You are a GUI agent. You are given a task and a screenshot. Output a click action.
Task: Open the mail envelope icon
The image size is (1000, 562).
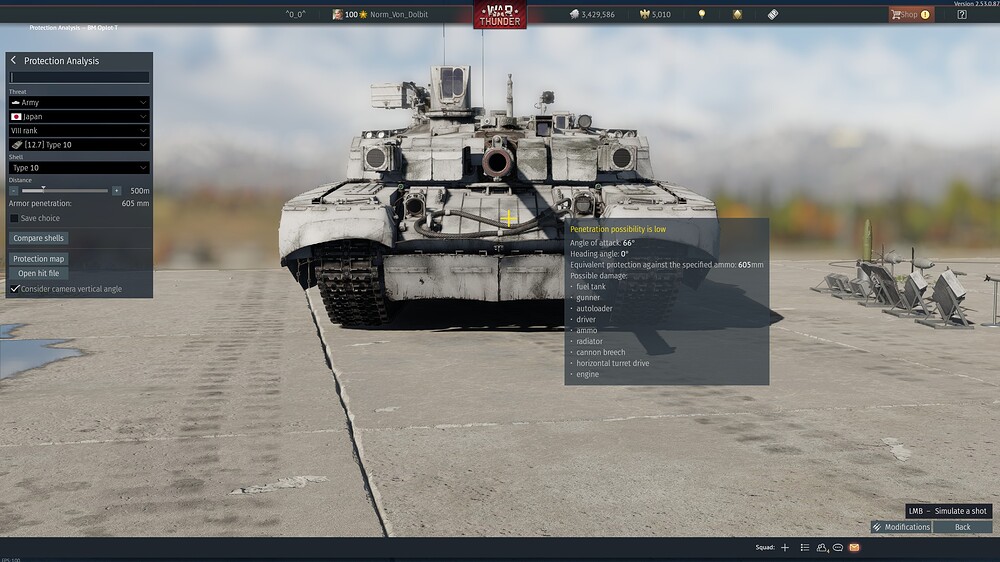click(854, 548)
